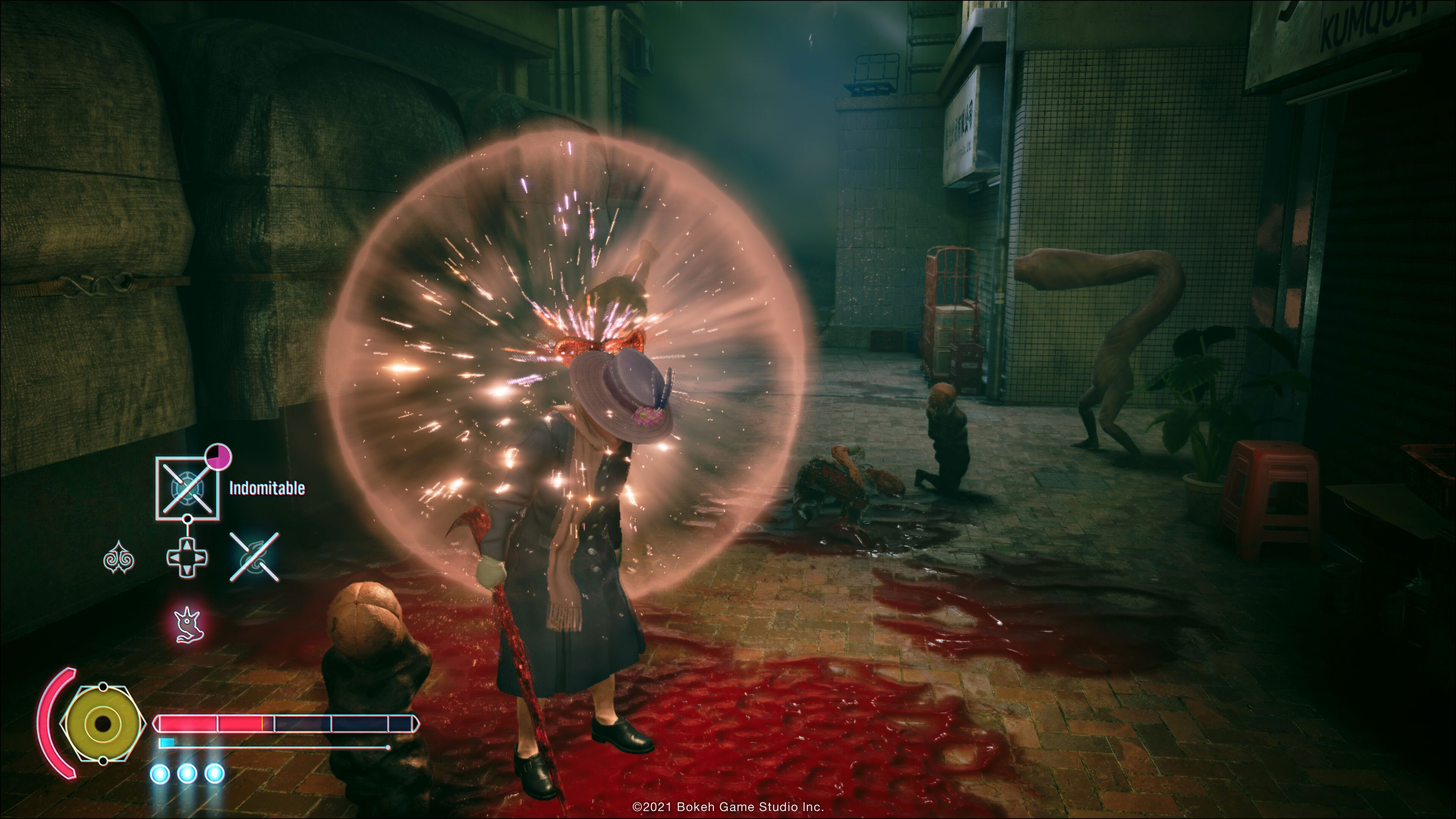Click the yellow eye emblem
1456x819 pixels.
point(103,723)
